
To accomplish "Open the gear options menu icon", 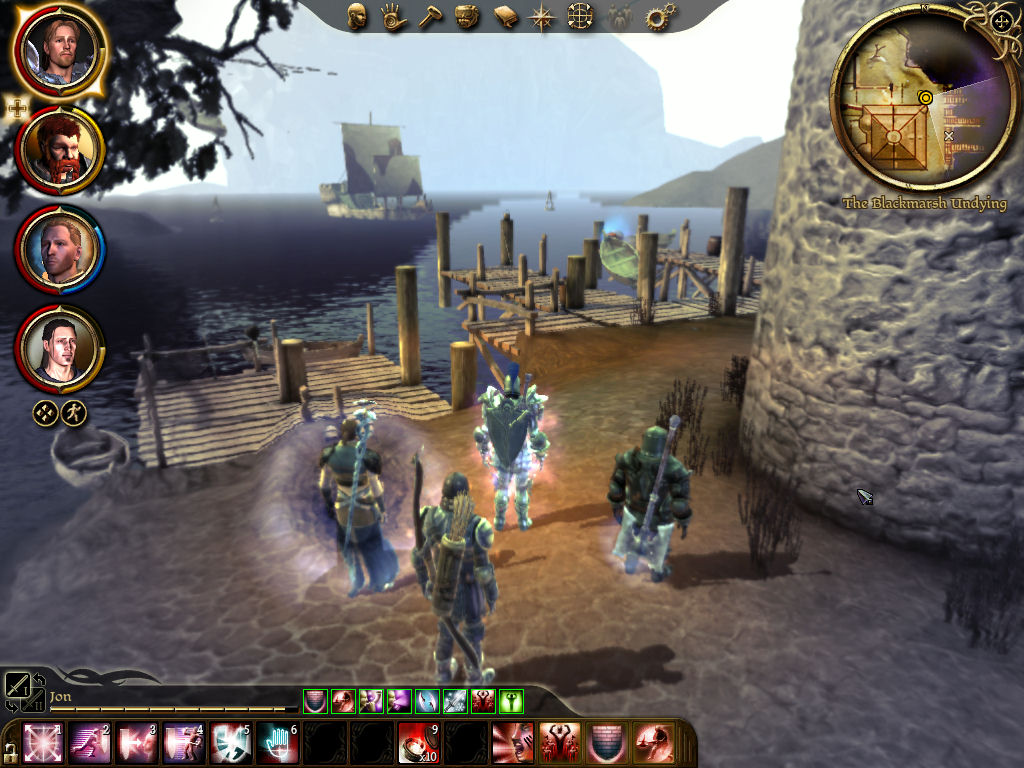I will click(x=660, y=17).
